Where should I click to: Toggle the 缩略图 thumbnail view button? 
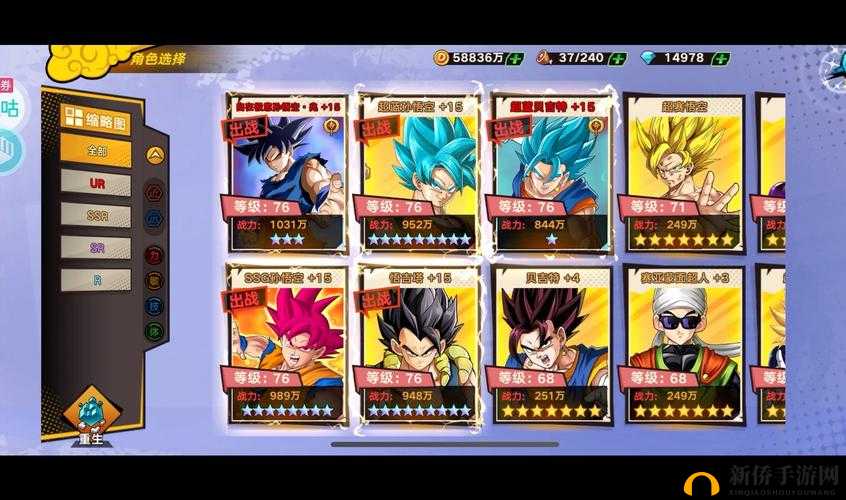(x=95, y=118)
